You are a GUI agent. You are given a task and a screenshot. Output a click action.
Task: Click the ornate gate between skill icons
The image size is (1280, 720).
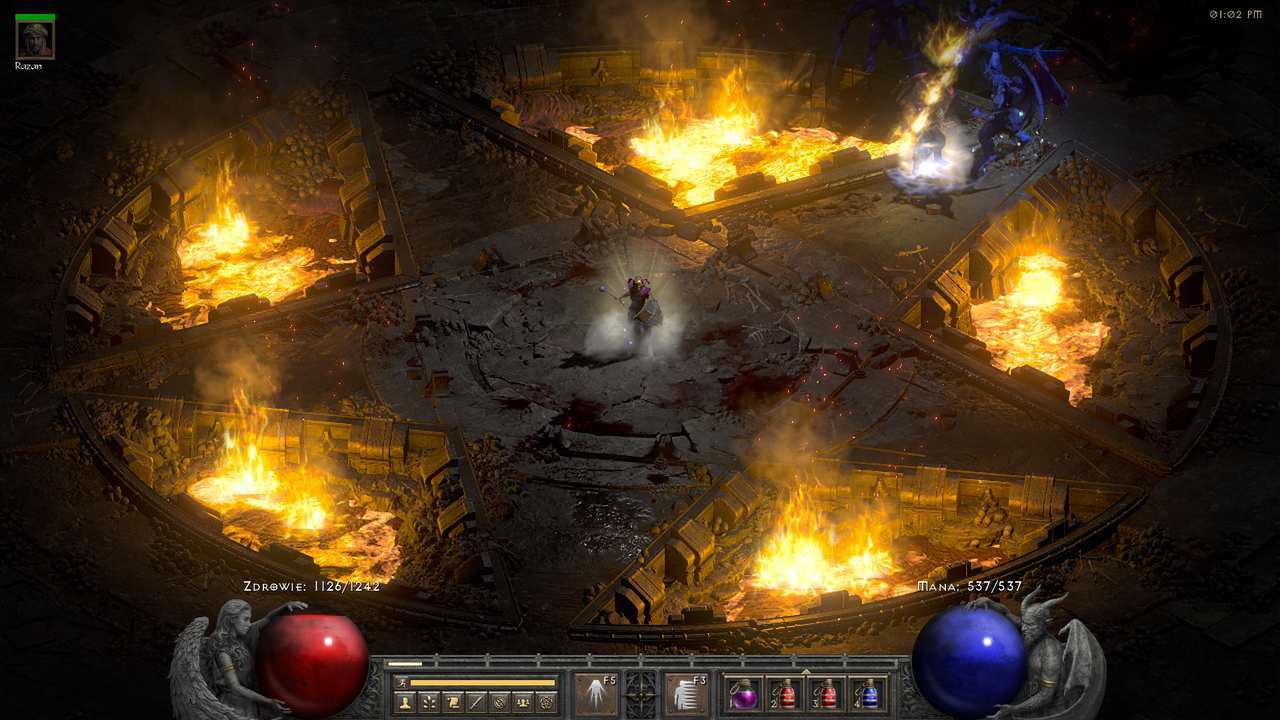(x=640, y=692)
